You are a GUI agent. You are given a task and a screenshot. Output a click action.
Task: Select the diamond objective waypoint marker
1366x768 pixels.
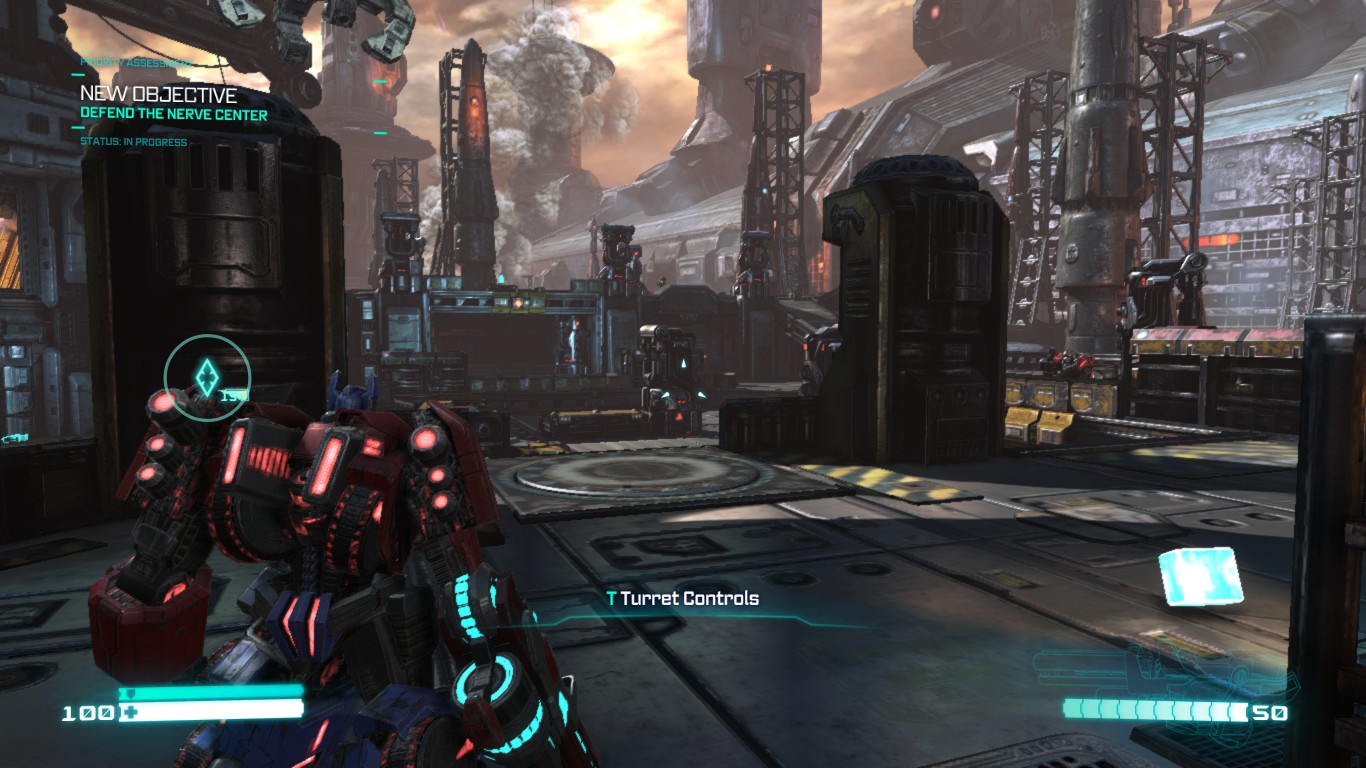206,377
